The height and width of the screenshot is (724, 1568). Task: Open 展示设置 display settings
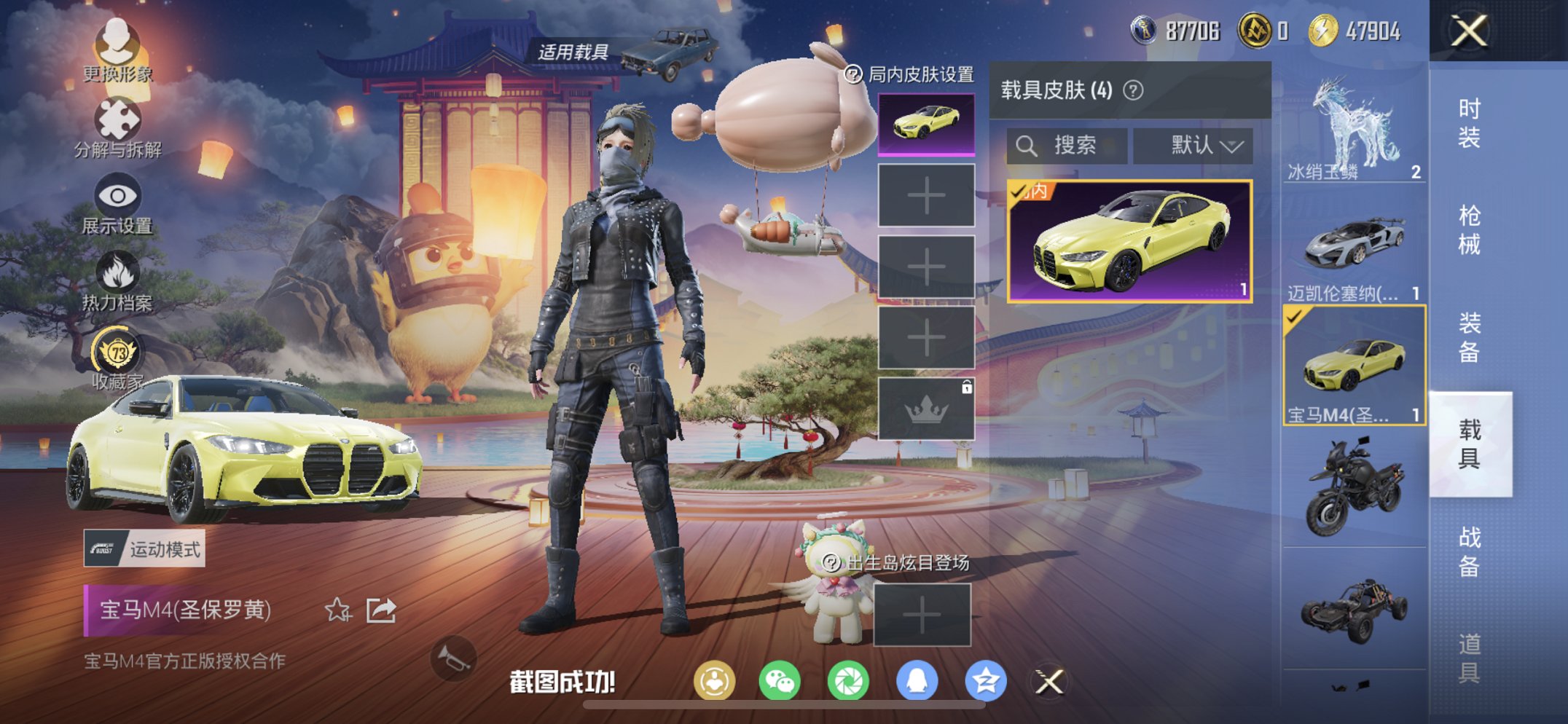(117, 195)
